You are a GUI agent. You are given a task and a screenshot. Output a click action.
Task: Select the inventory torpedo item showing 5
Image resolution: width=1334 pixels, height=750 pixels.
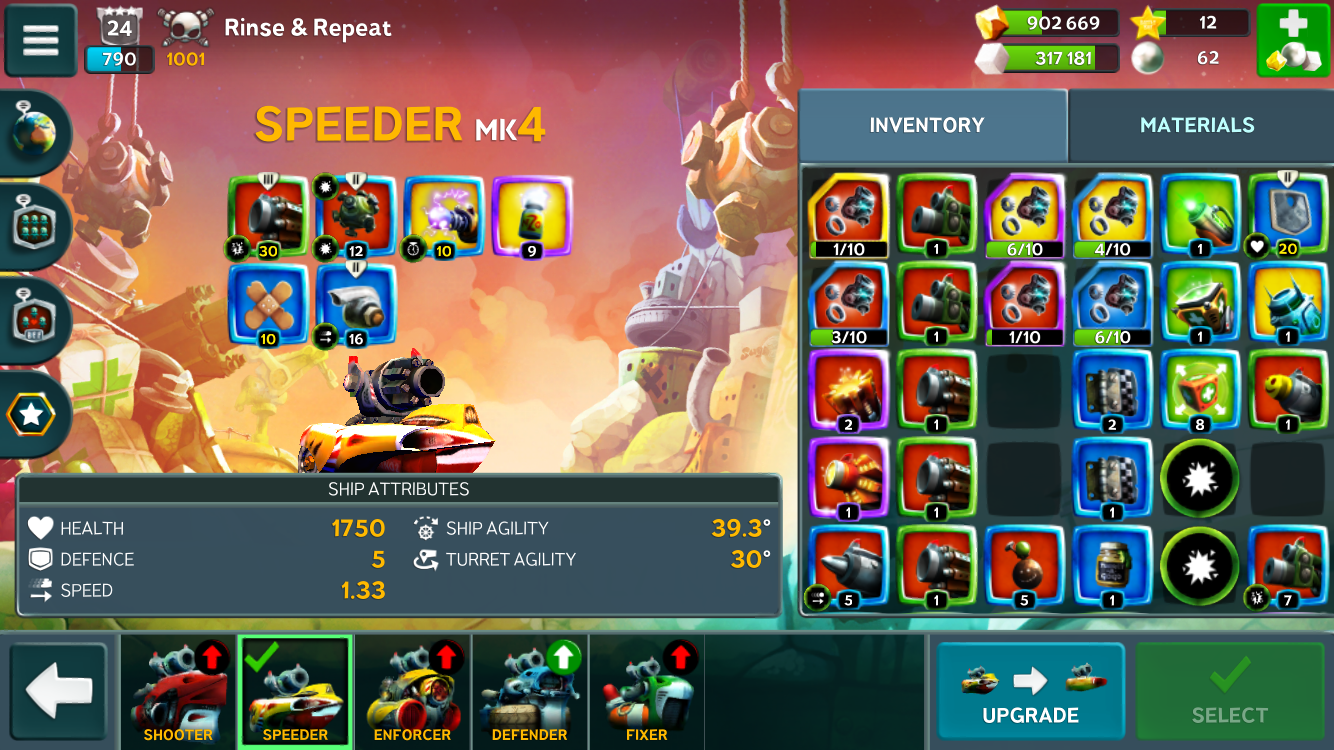(x=848, y=567)
